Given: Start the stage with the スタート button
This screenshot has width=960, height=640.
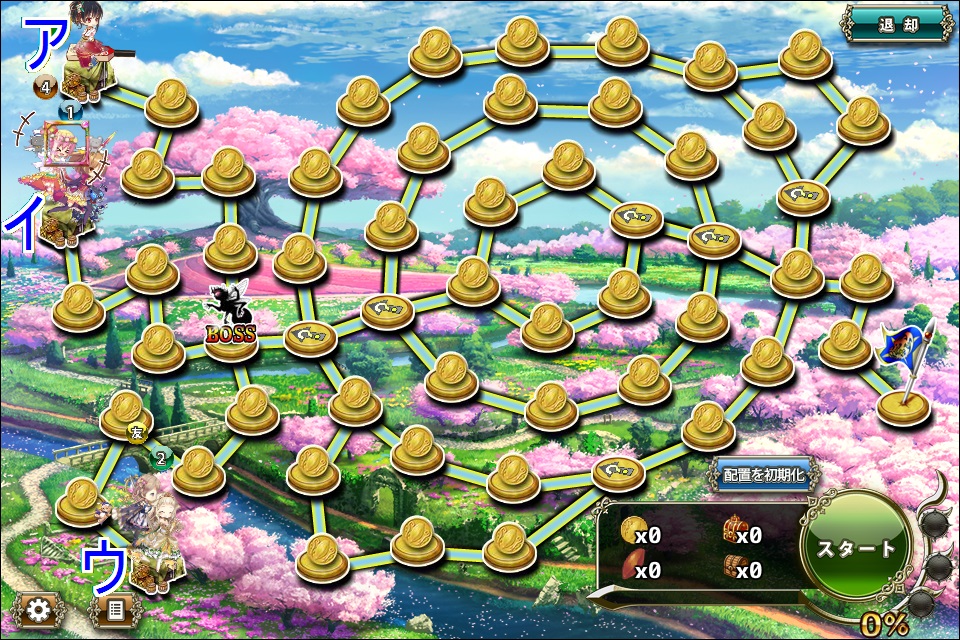Looking at the screenshot, I should 857,547.
